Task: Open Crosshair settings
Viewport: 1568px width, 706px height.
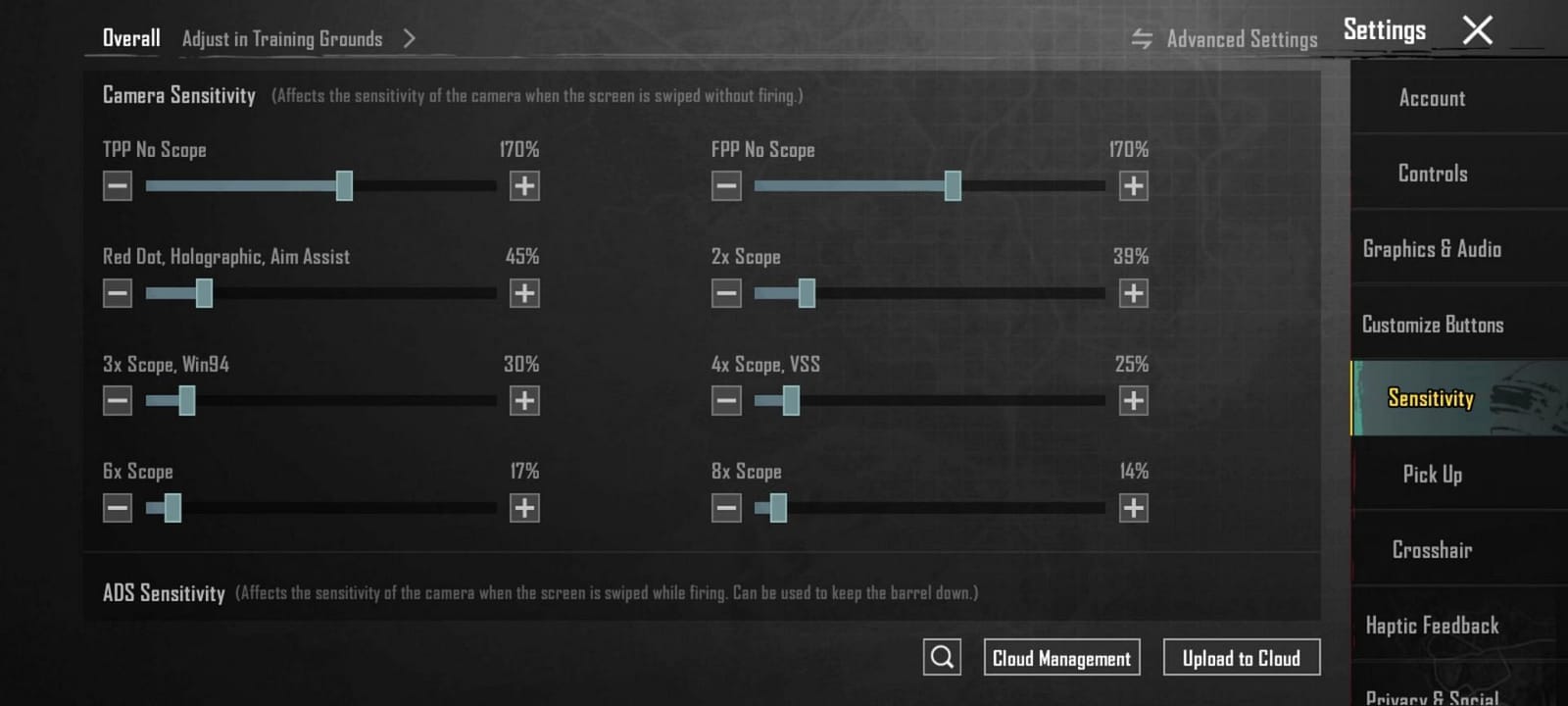Action: click(1433, 550)
